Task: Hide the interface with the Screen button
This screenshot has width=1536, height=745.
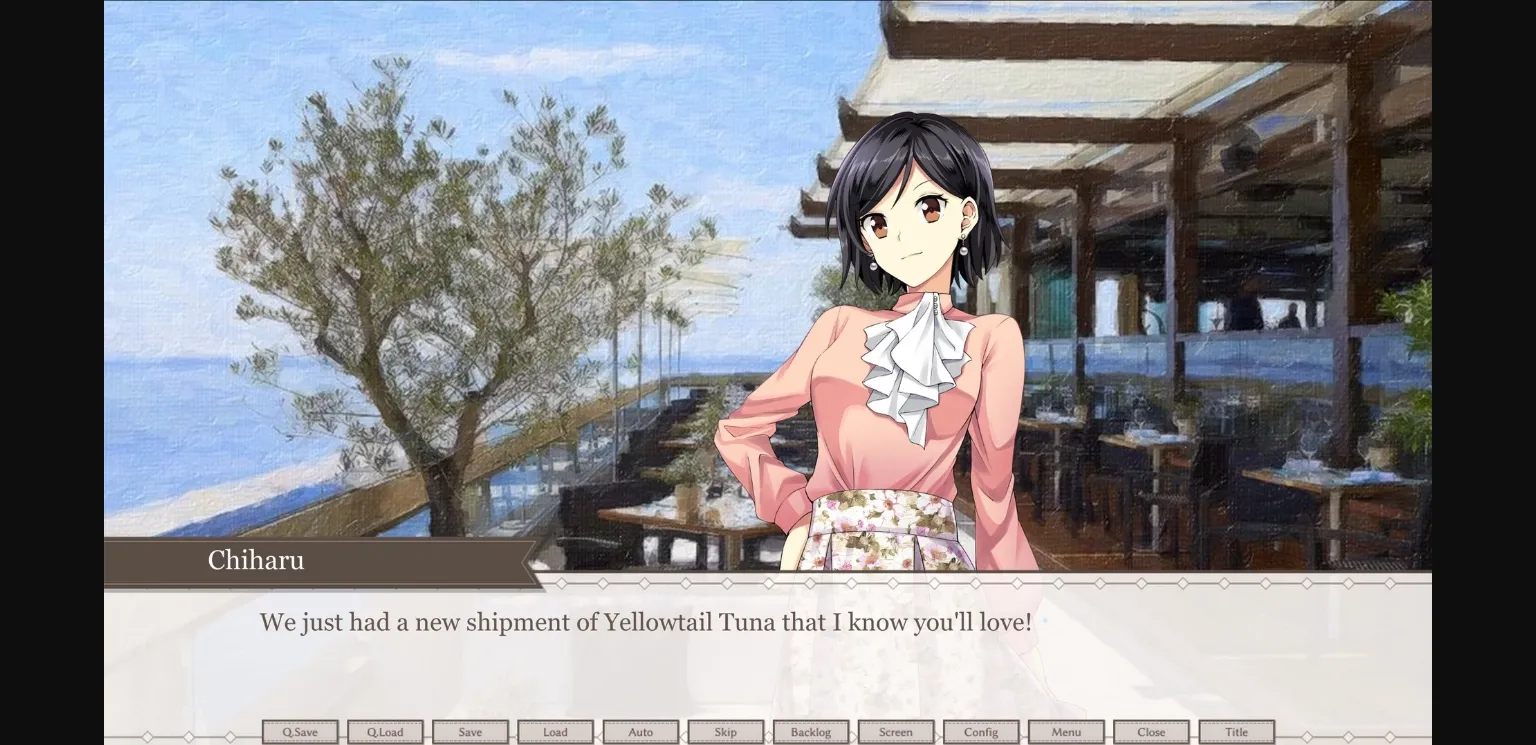Action: [896, 731]
